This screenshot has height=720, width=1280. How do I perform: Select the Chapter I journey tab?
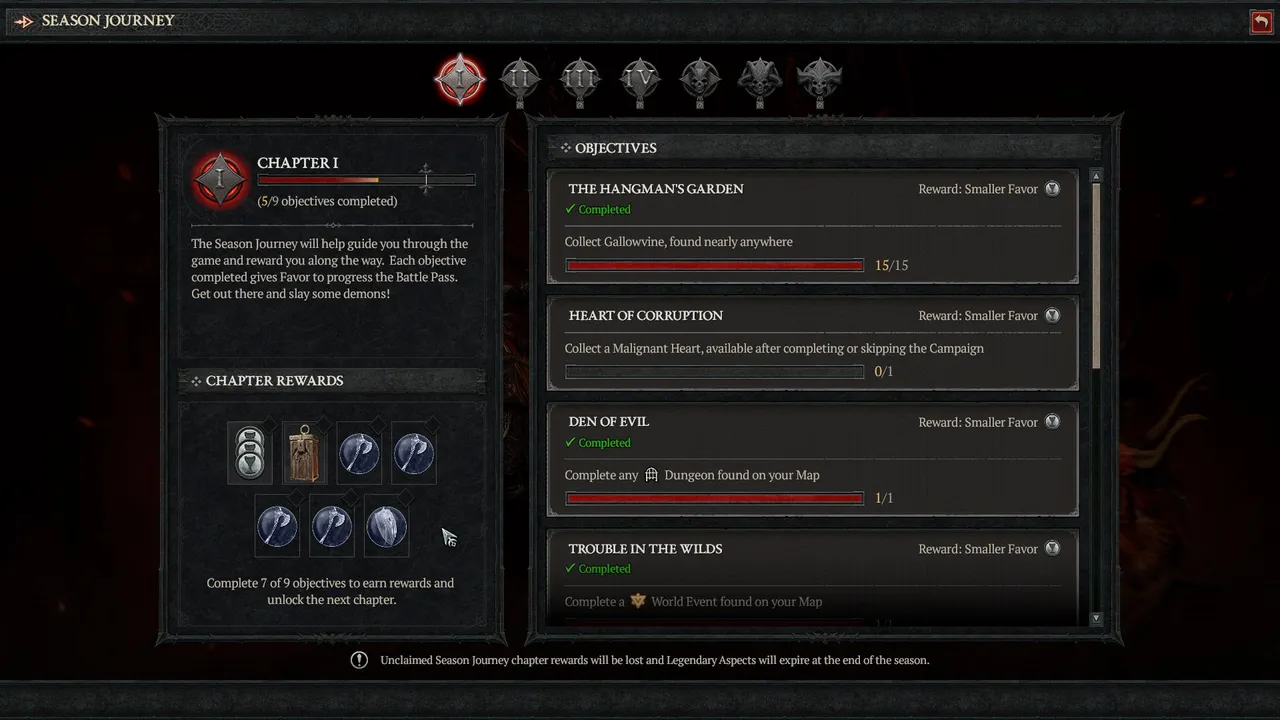(460, 78)
